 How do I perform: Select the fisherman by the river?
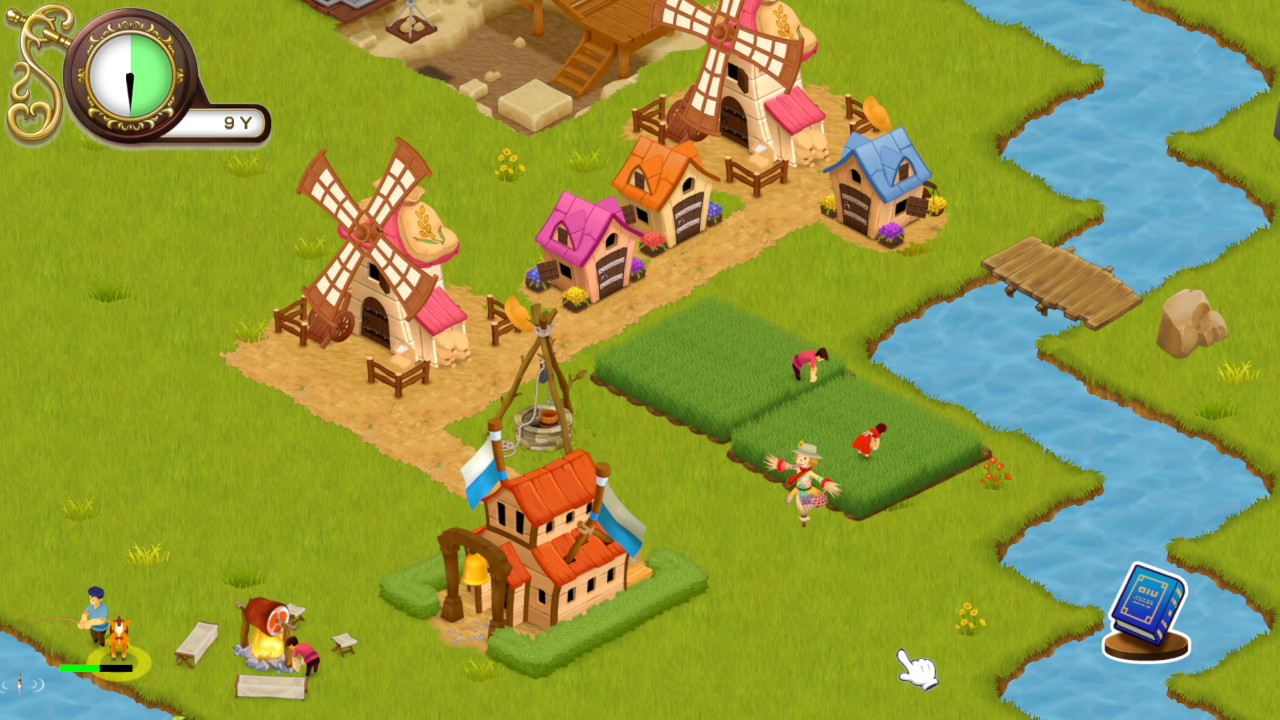(x=96, y=615)
